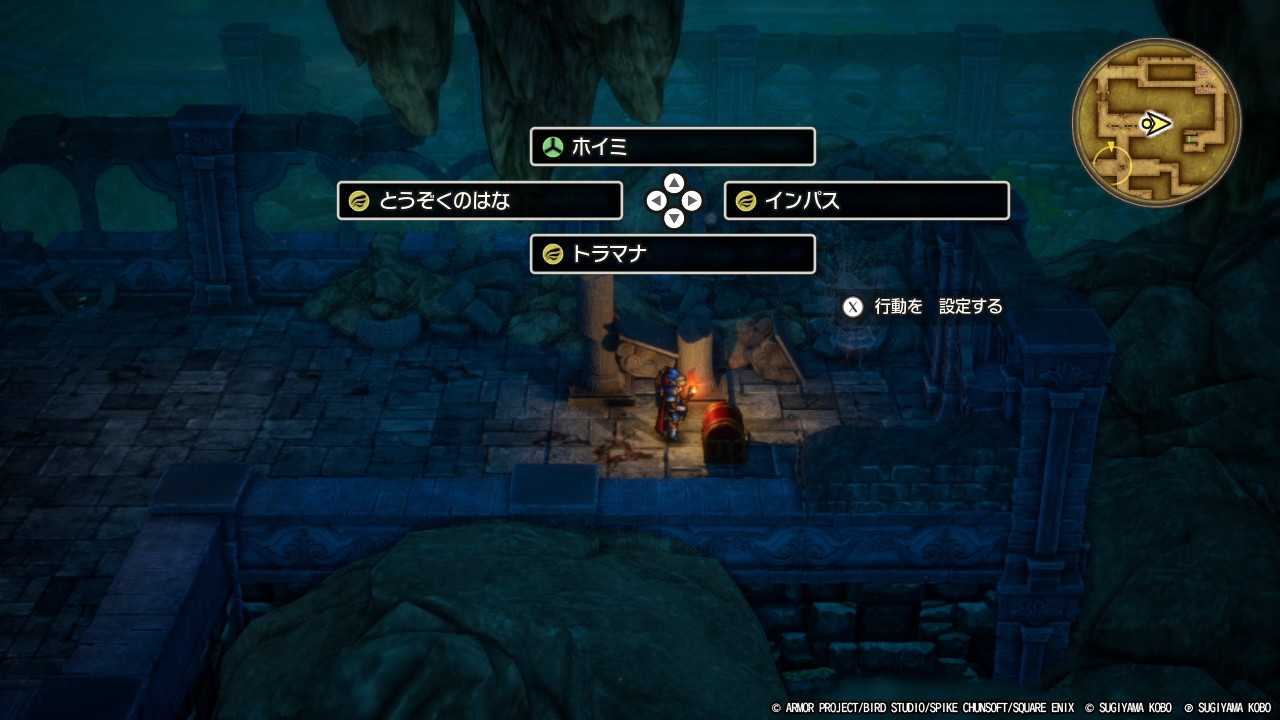
Task: Click the yellow spell icon next to インパス
Action: click(745, 200)
